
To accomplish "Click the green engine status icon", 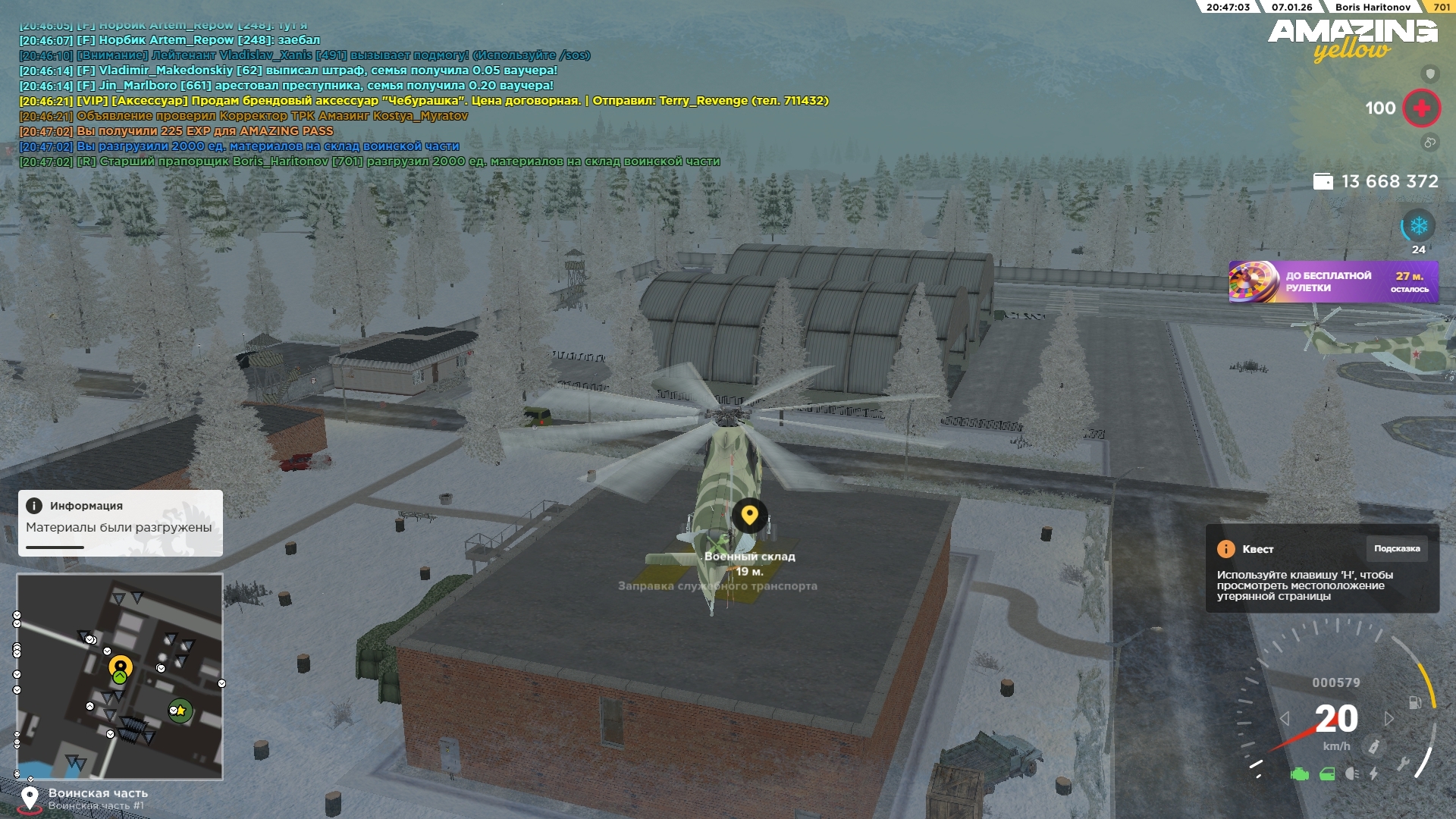I will point(1300,774).
